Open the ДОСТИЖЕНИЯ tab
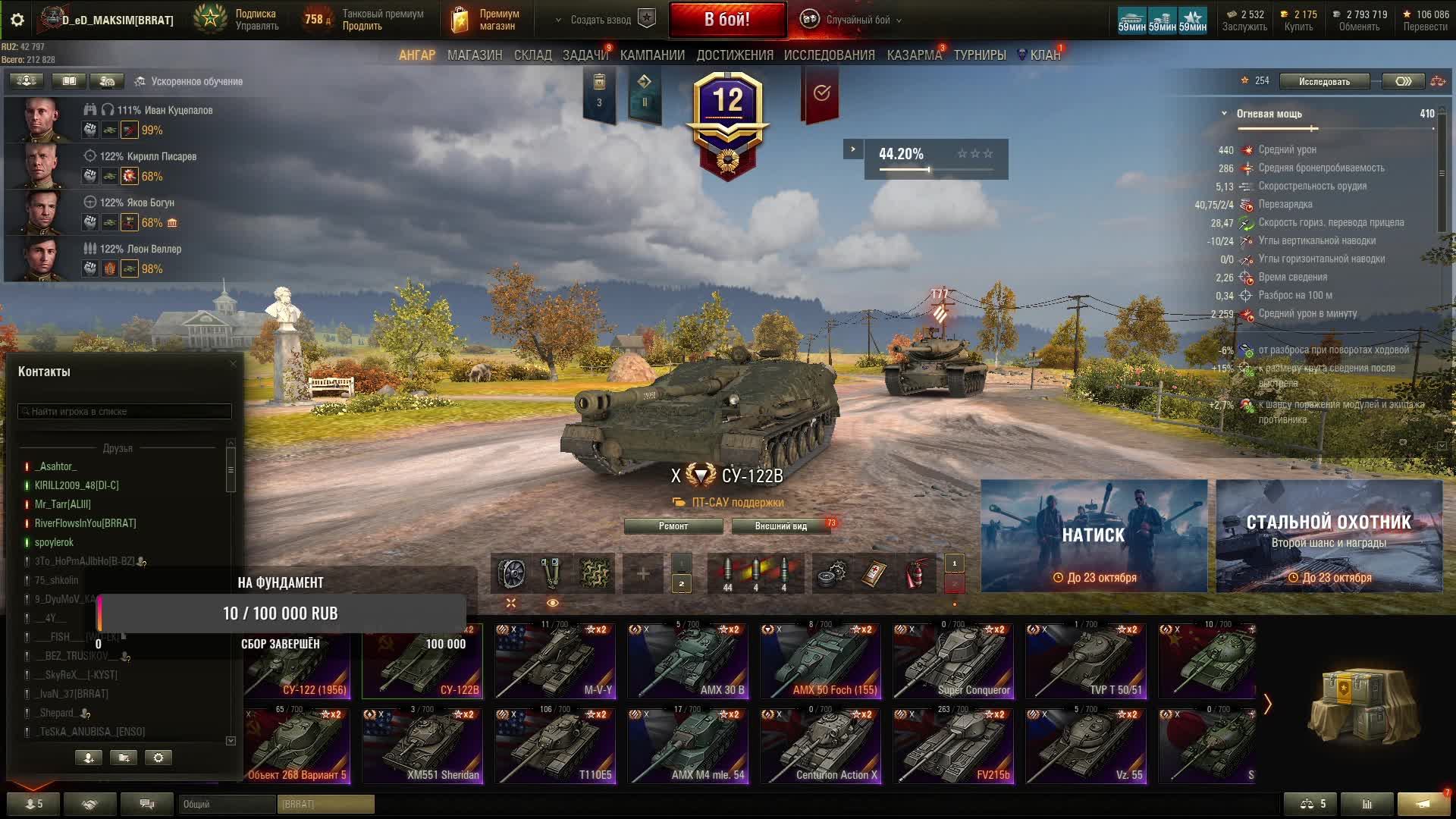 tap(735, 55)
